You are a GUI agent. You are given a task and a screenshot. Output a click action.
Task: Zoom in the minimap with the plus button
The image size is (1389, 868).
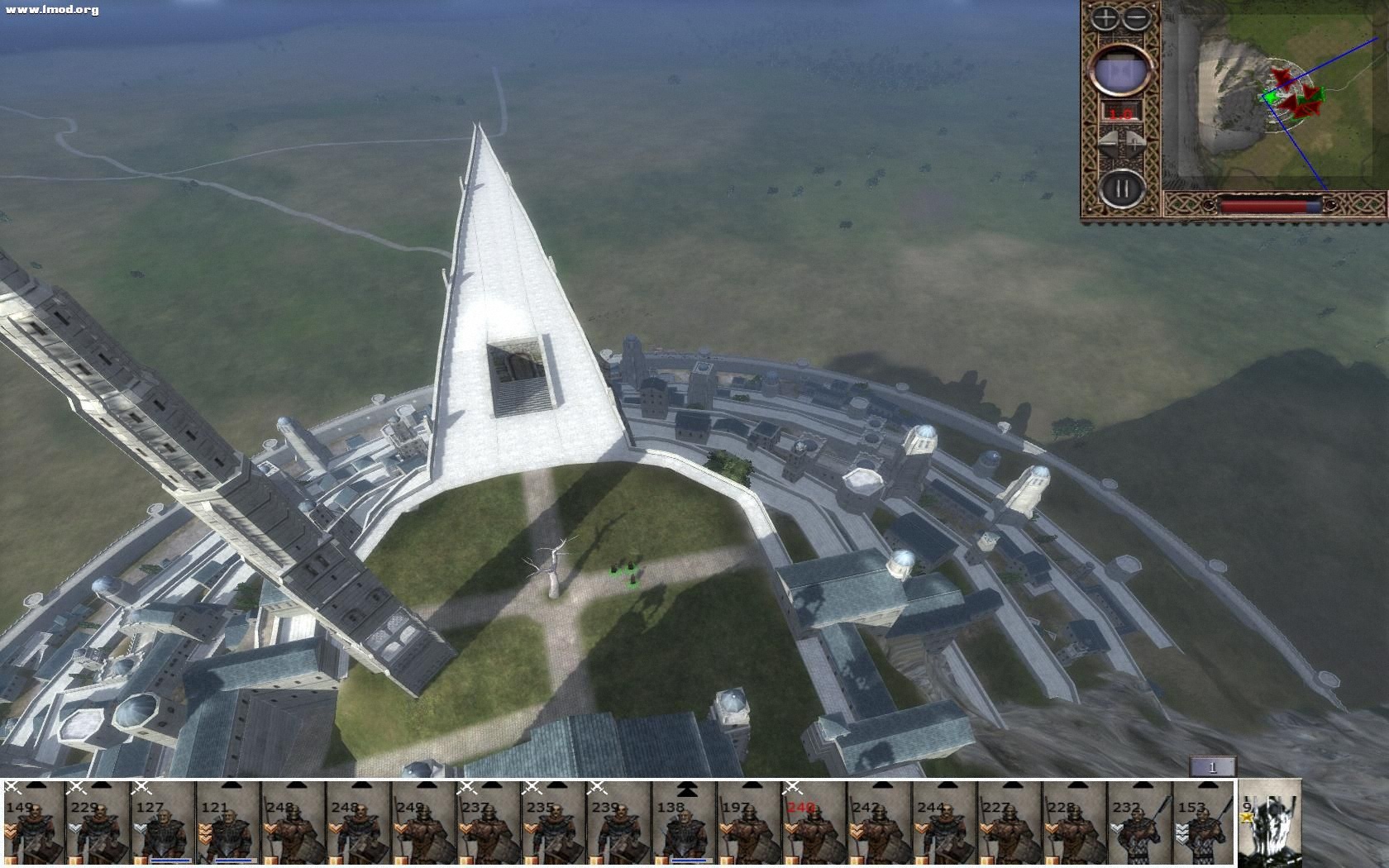(x=1105, y=18)
